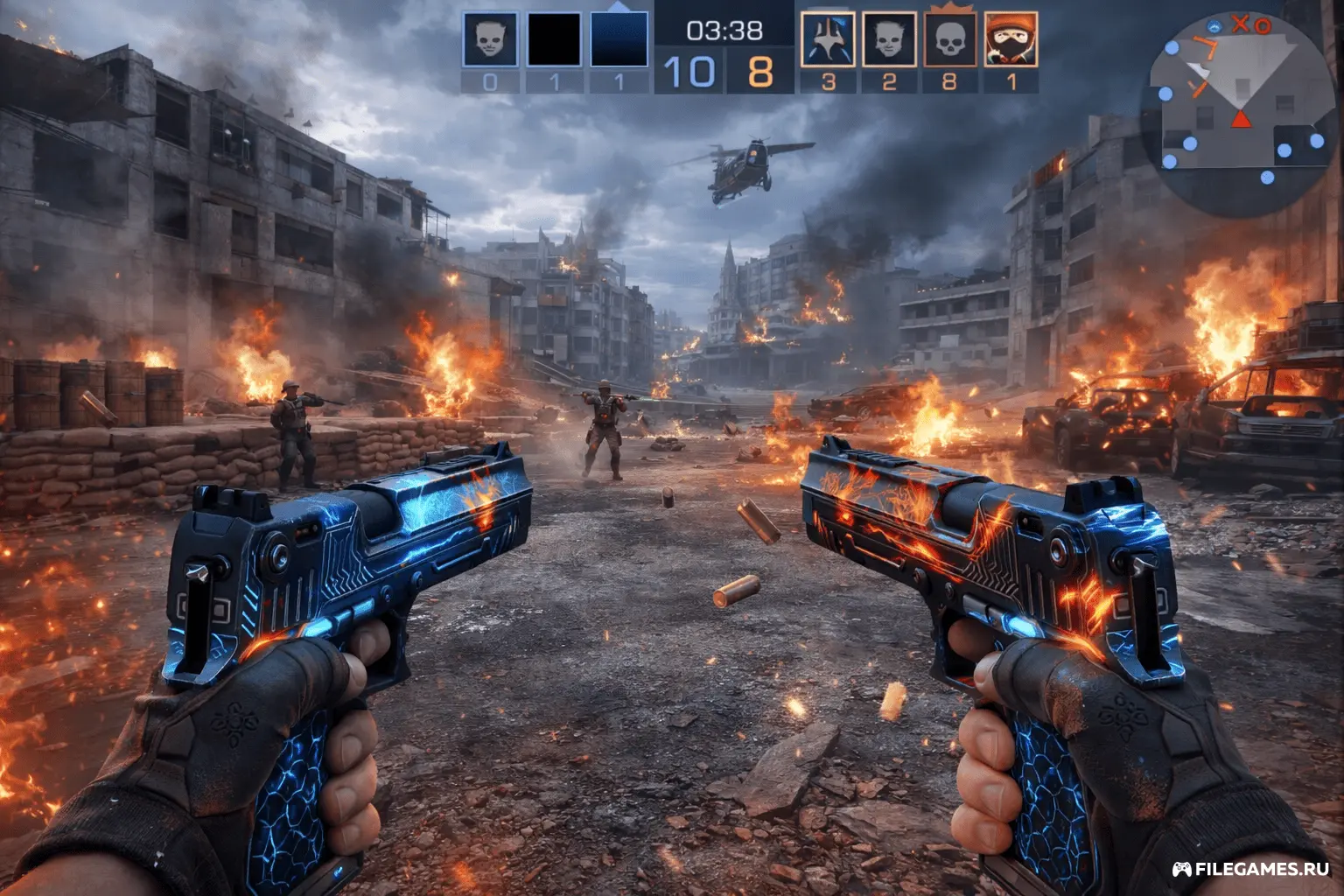
Task: Select the red player arrow on minimap
Action: pyautogui.click(x=1241, y=119)
